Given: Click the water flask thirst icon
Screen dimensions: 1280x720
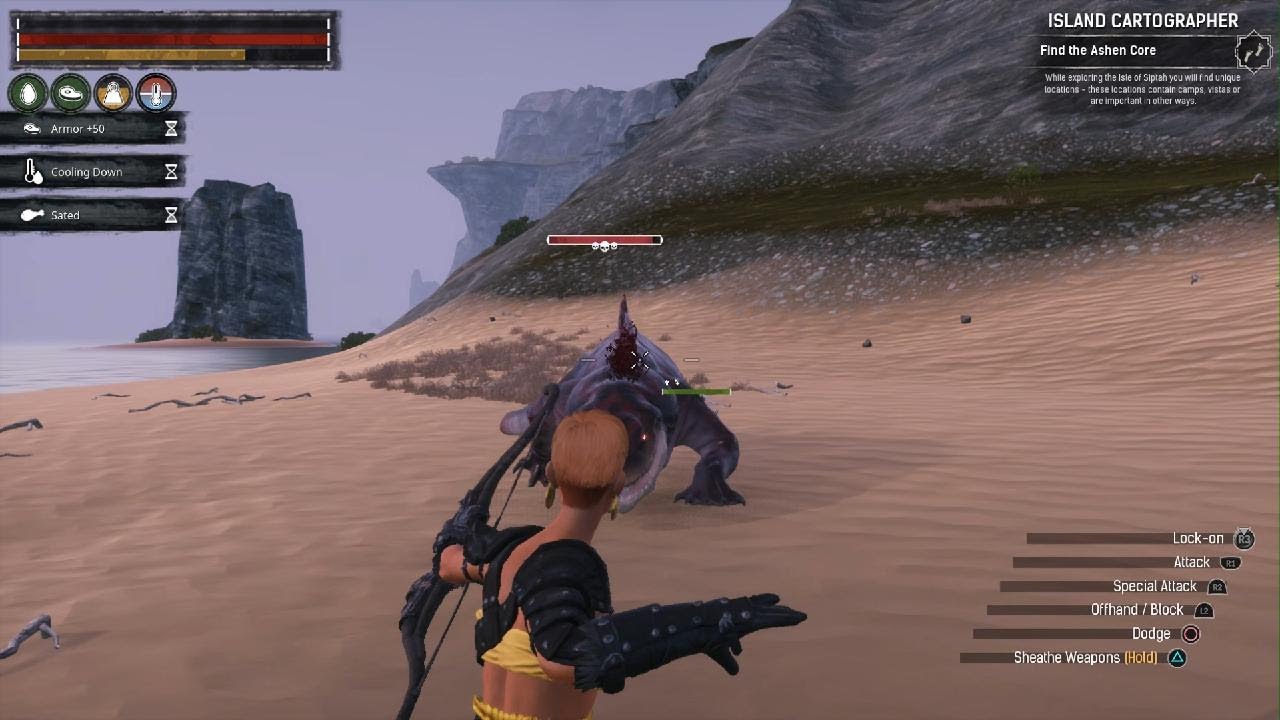Looking at the screenshot, I should pyautogui.click(x=115, y=93).
